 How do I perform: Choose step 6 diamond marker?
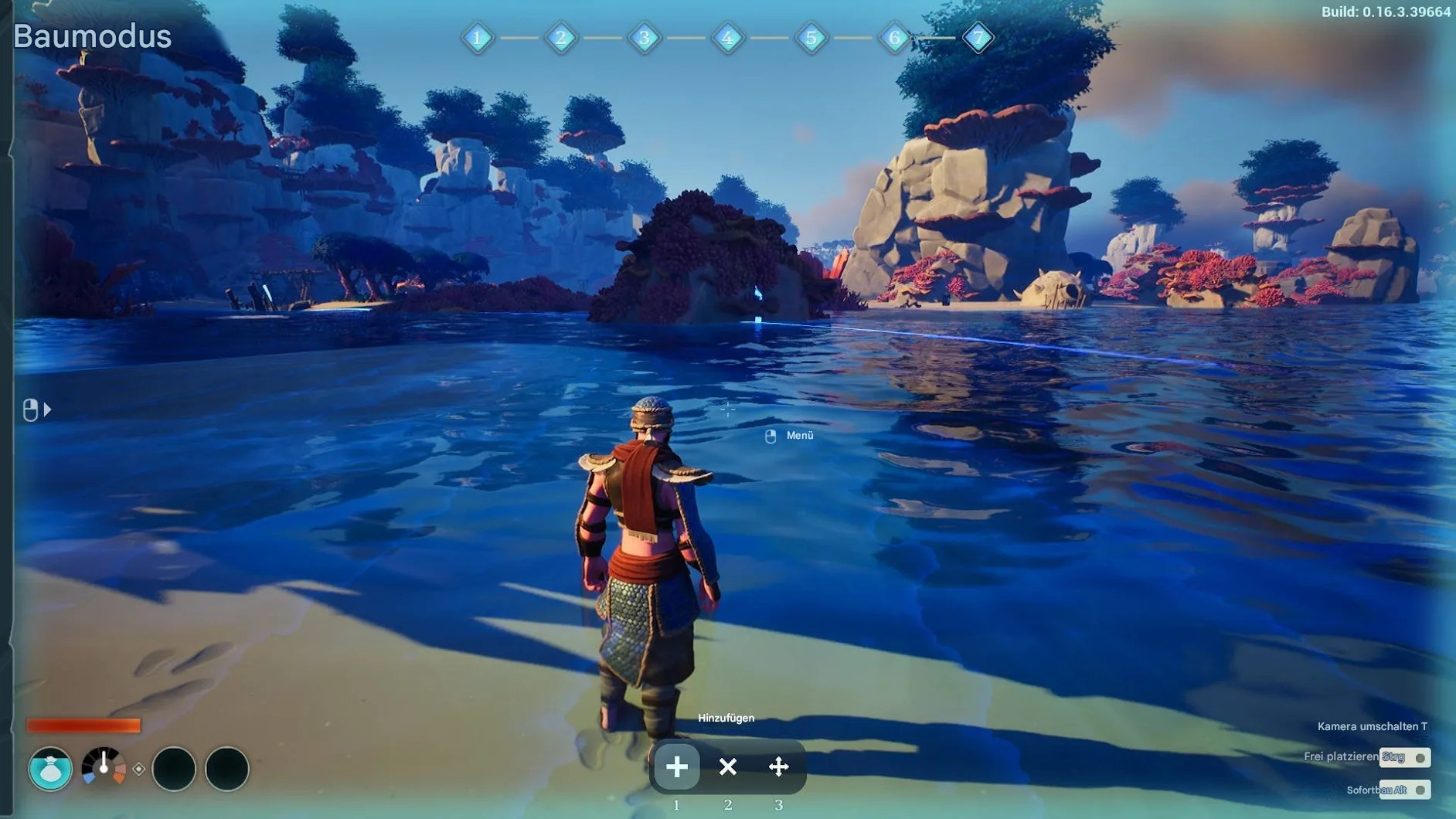[894, 37]
